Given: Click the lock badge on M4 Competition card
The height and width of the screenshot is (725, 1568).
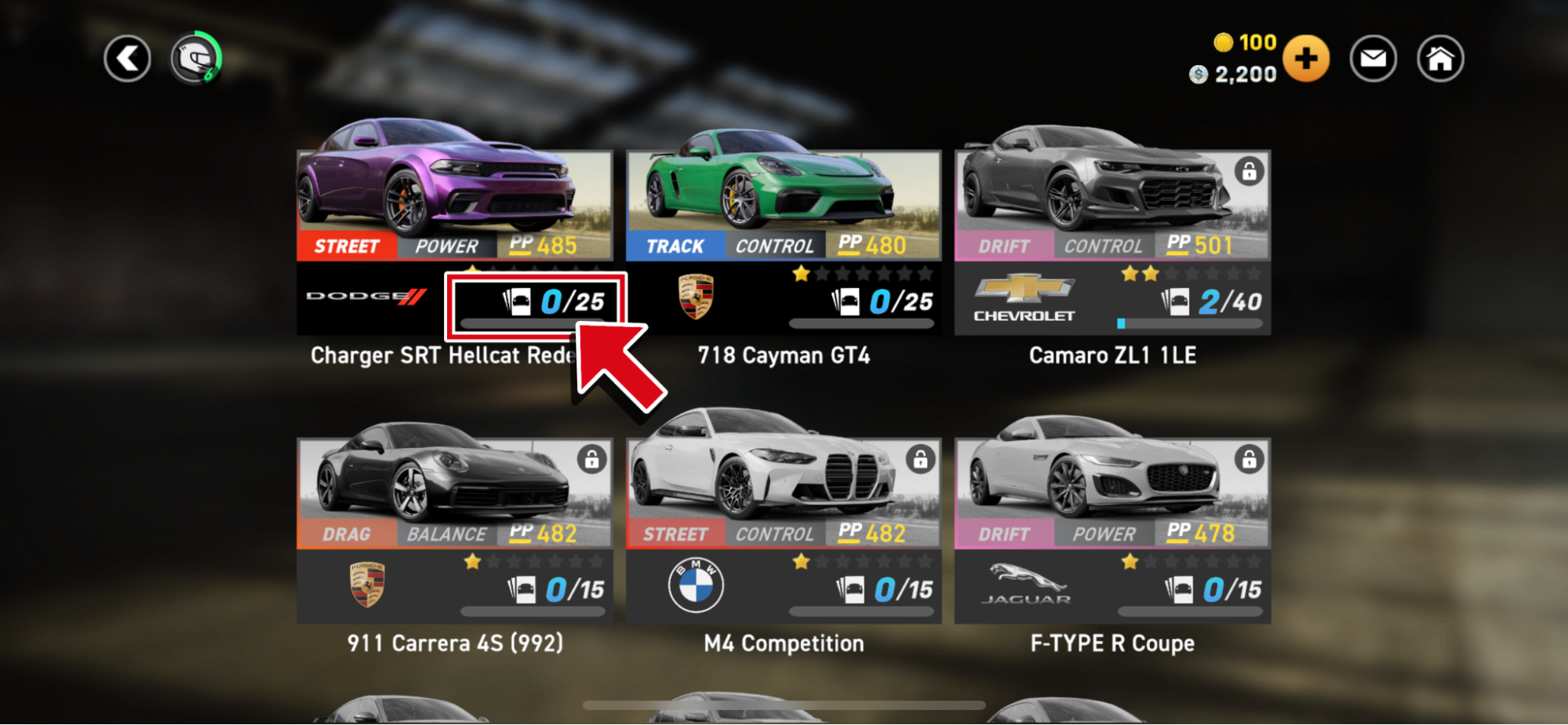Looking at the screenshot, I should (920, 457).
